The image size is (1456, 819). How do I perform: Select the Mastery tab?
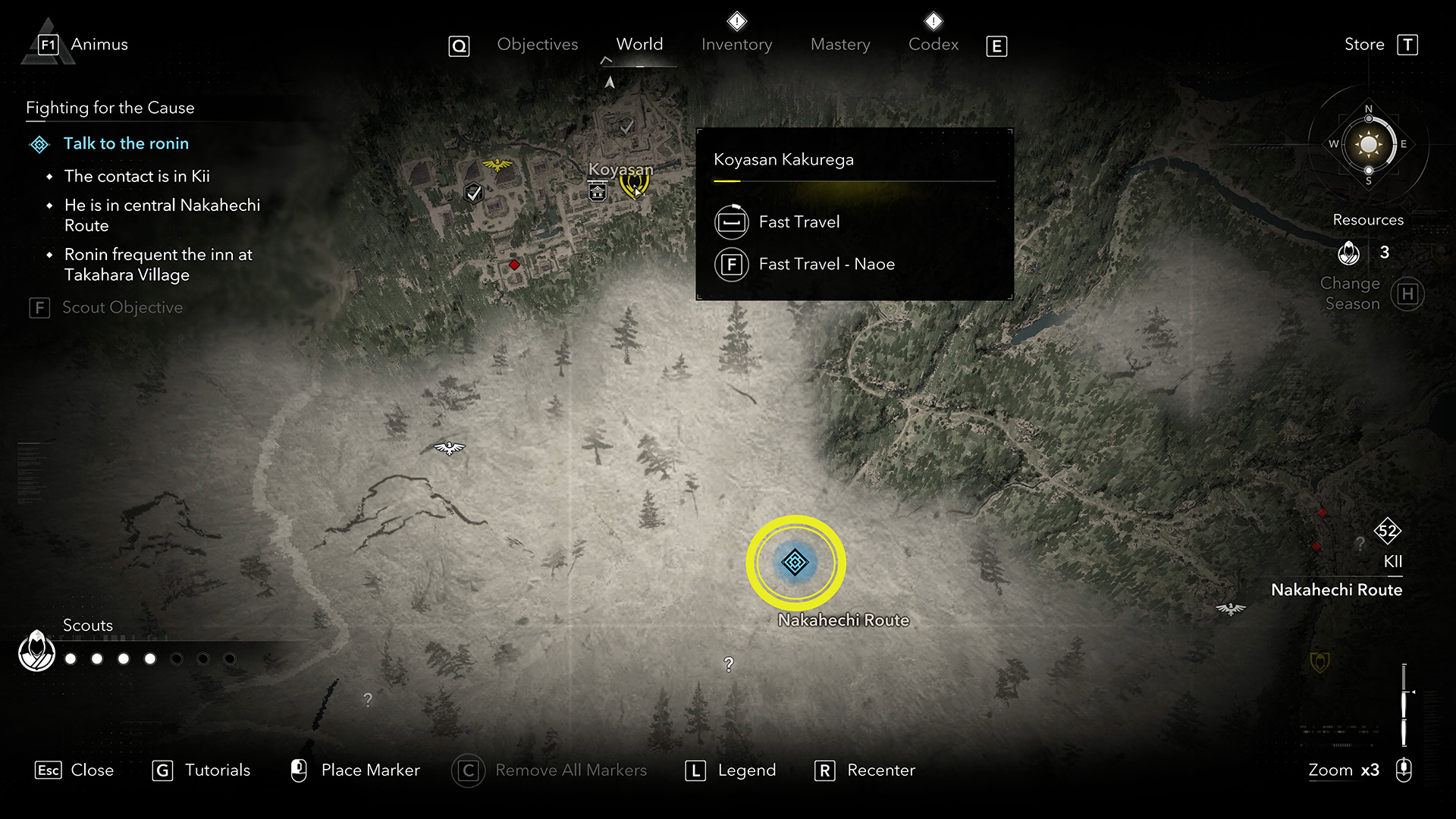pos(840,45)
